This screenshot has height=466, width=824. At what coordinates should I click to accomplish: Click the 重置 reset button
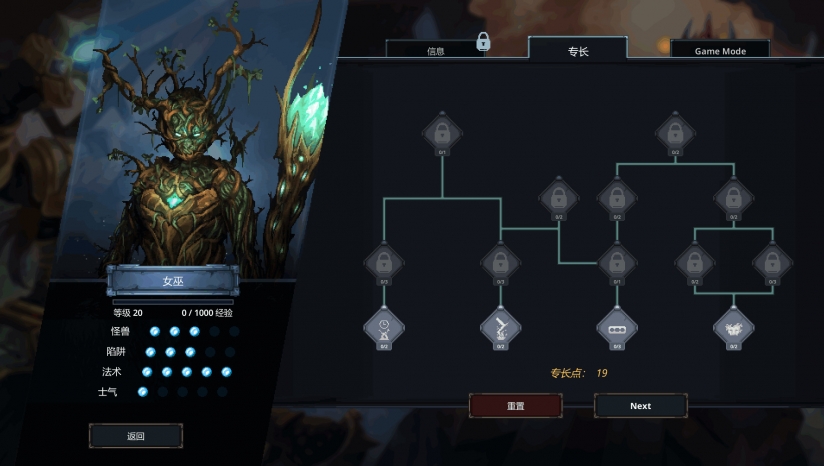tap(516, 406)
